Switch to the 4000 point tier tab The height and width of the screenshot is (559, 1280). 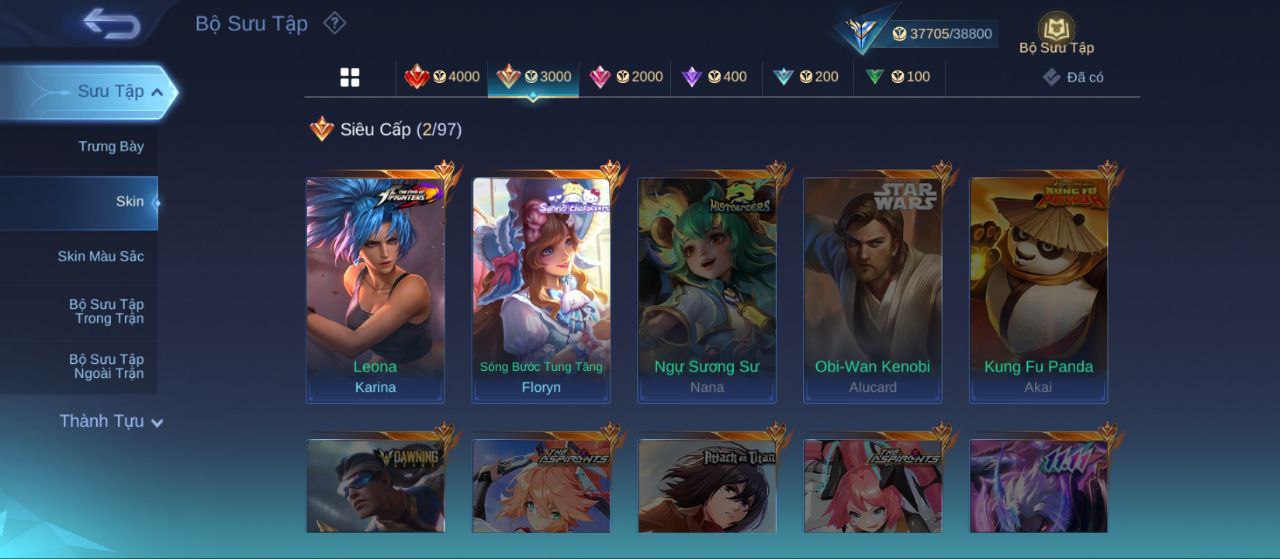tap(442, 77)
